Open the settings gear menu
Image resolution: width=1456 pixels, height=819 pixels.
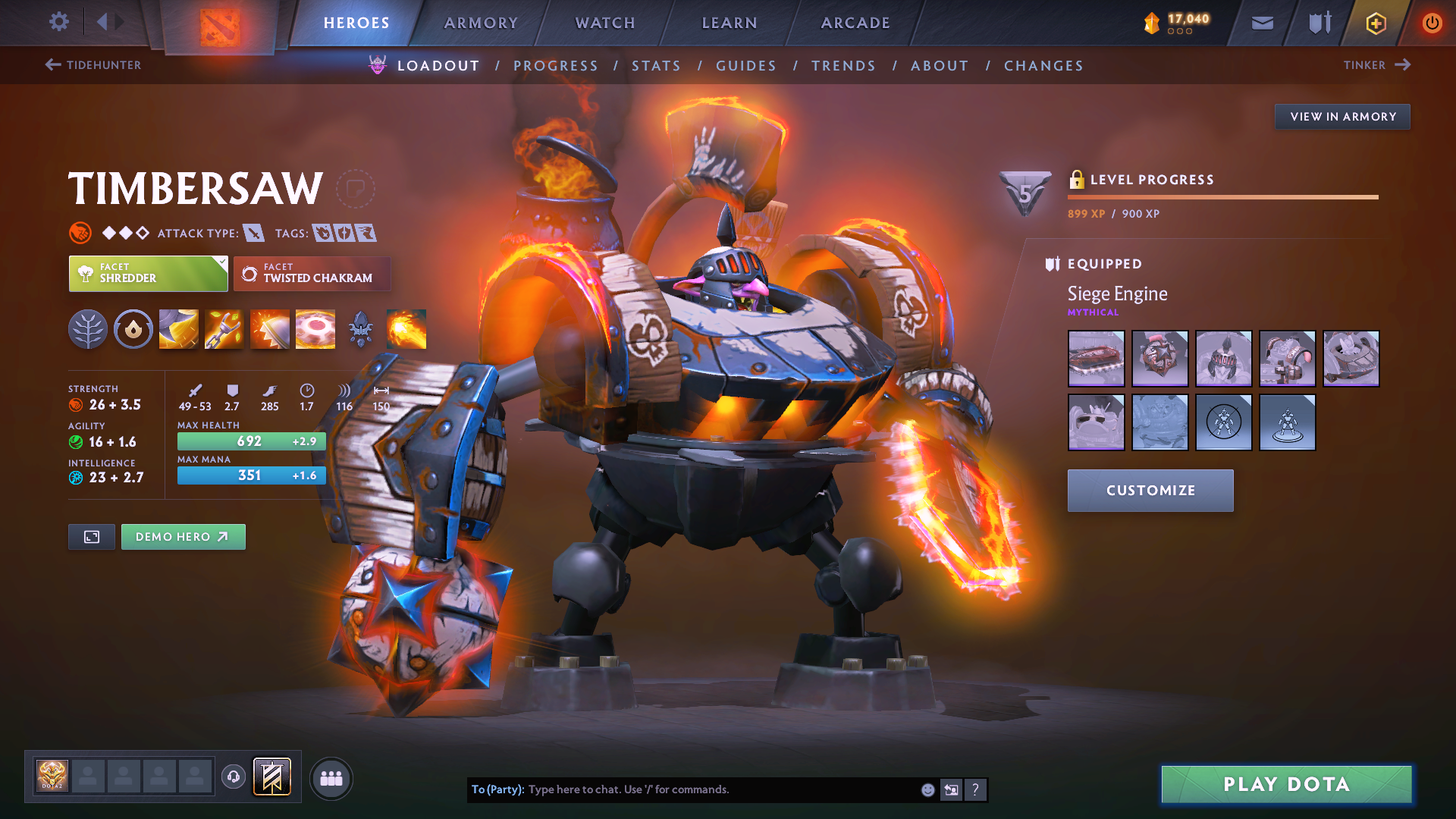tap(58, 22)
